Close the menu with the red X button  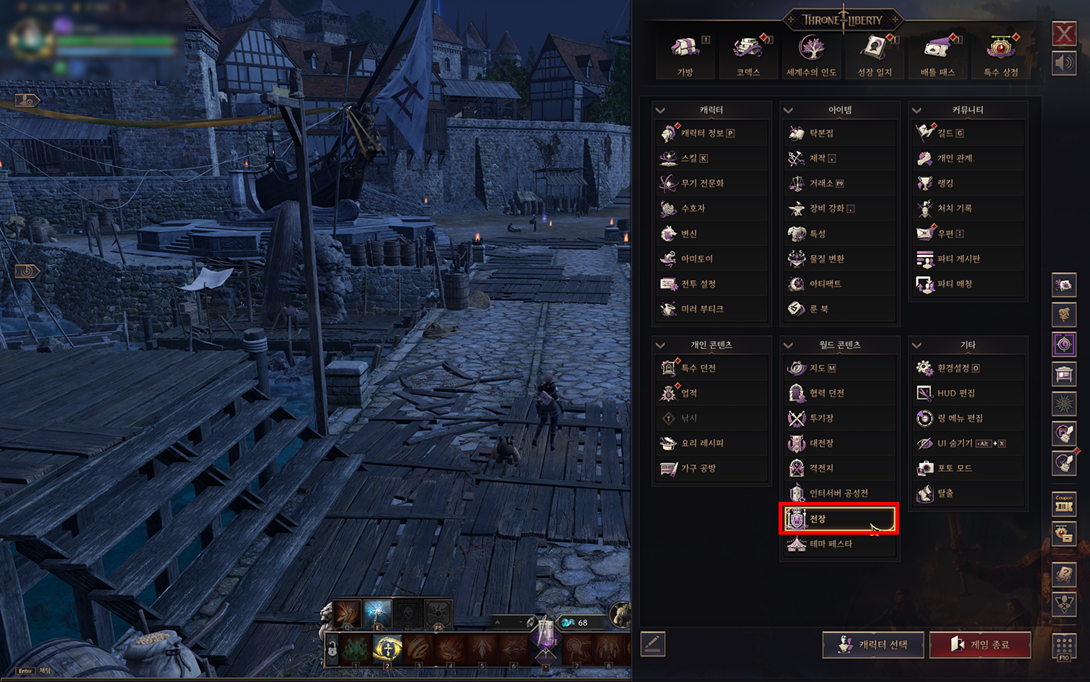tap(1064, 34)
